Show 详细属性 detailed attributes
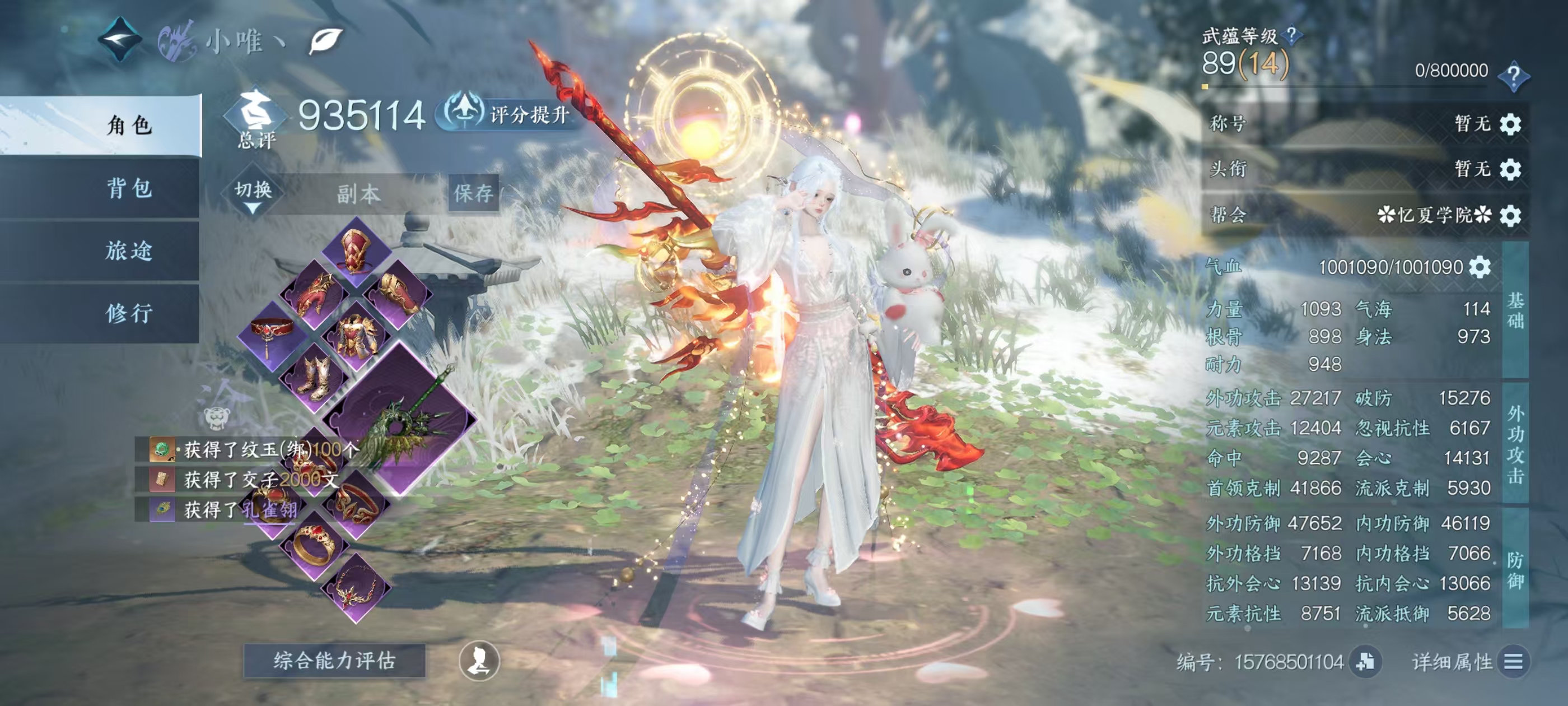The height and width of the screenshot is (706, 1568). (1513, 662)
